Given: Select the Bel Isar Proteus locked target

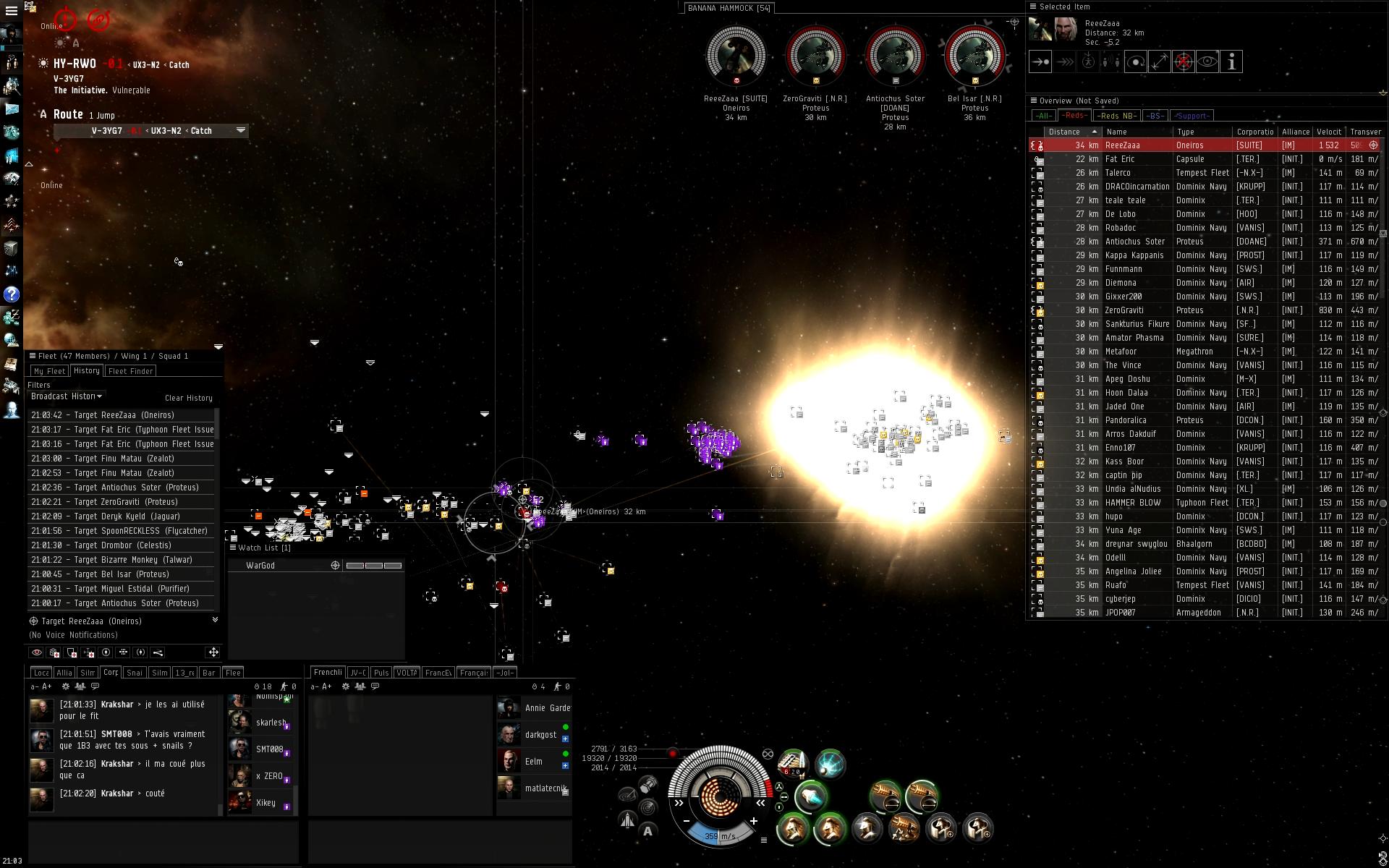Looking at the screenshot, I should click(x=974, y=58).
